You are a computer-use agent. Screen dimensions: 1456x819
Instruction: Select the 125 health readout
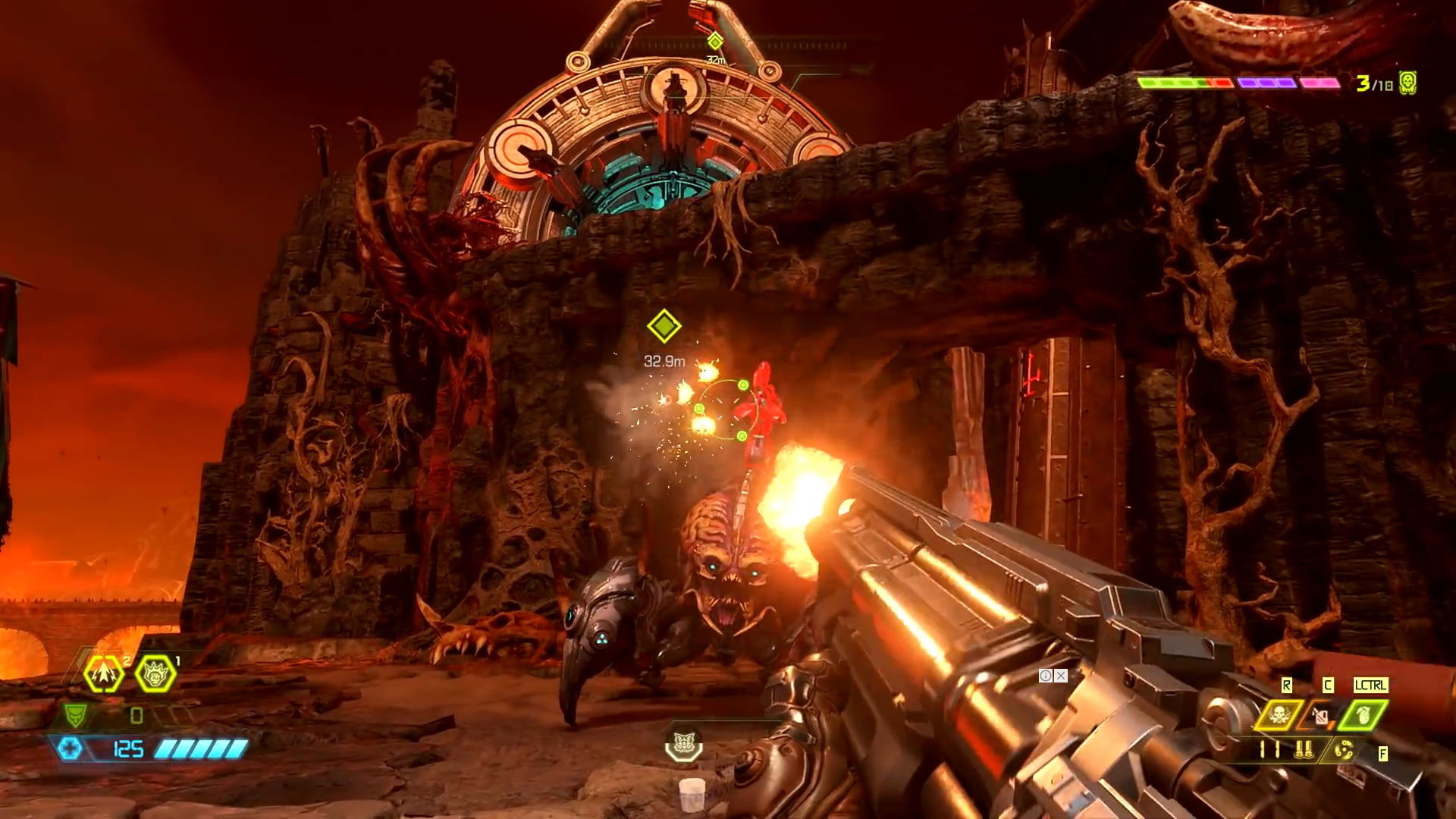[x=128, y=748]
